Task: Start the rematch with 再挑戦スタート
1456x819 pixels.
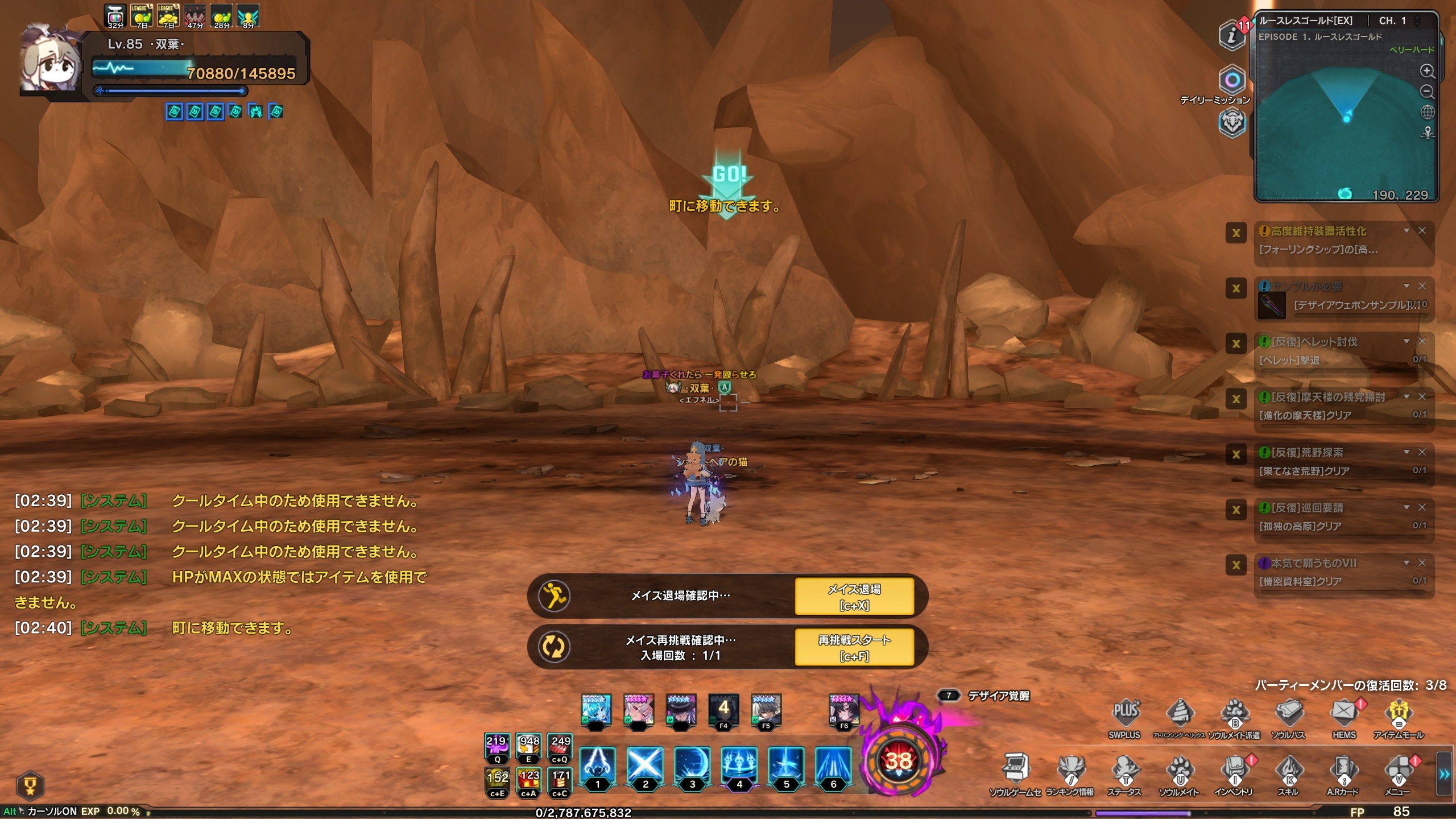Action: click(x=854, y=647)
